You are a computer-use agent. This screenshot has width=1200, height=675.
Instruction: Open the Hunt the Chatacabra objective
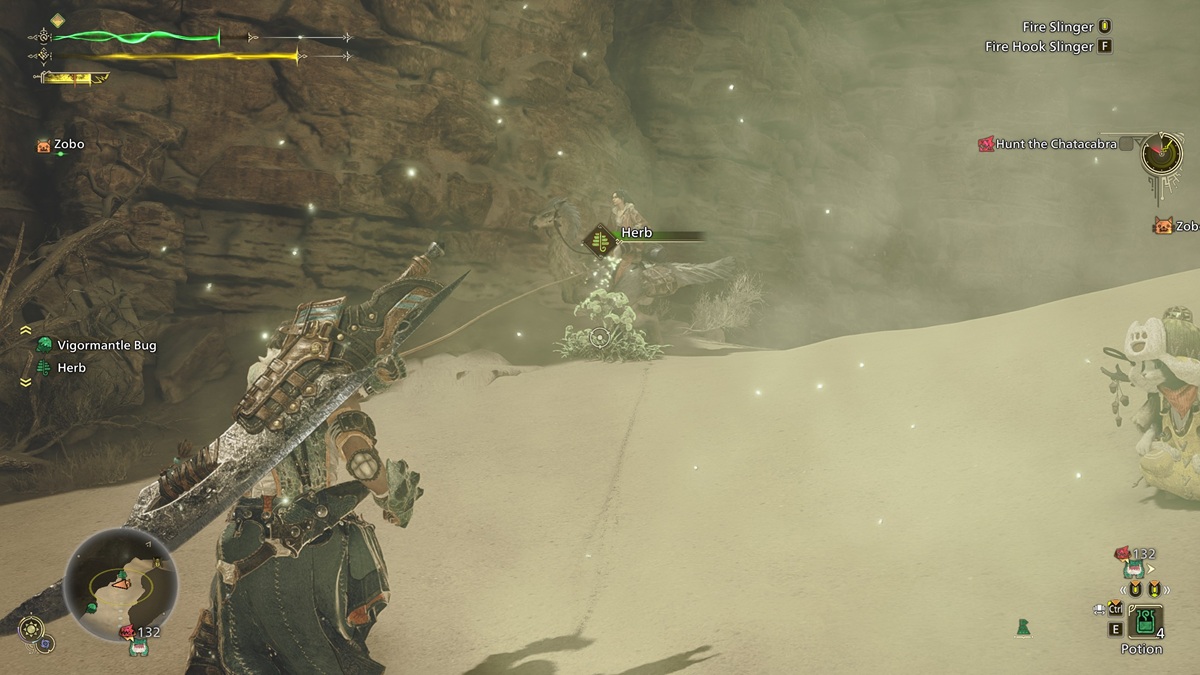(1054, 144)
